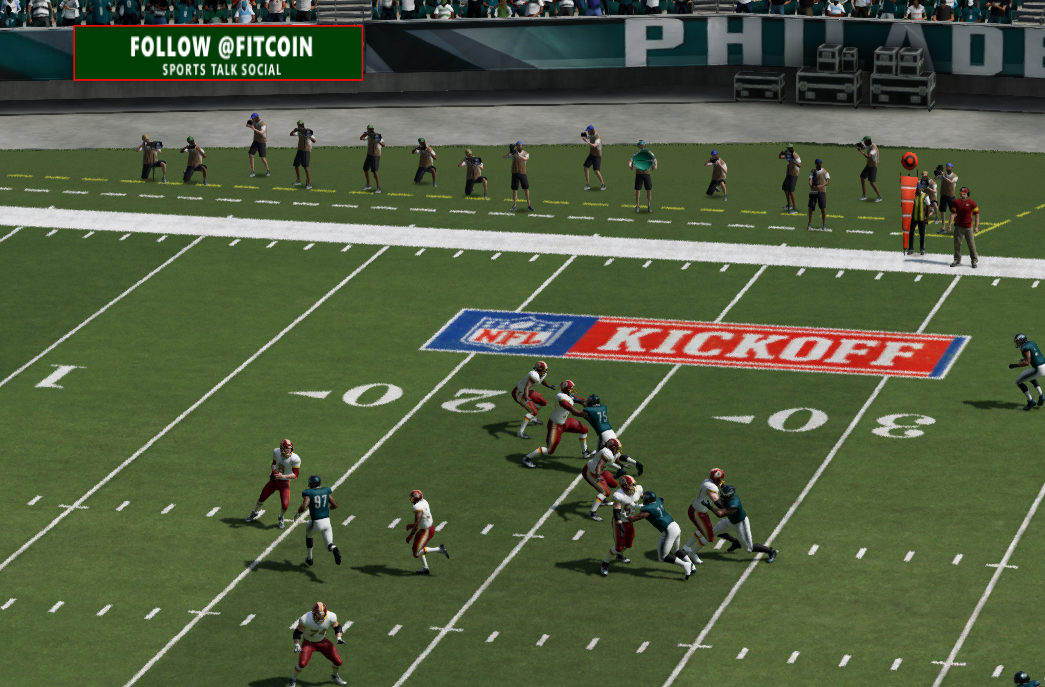Click the Follow @FITCOIN banner

(218, 53)
